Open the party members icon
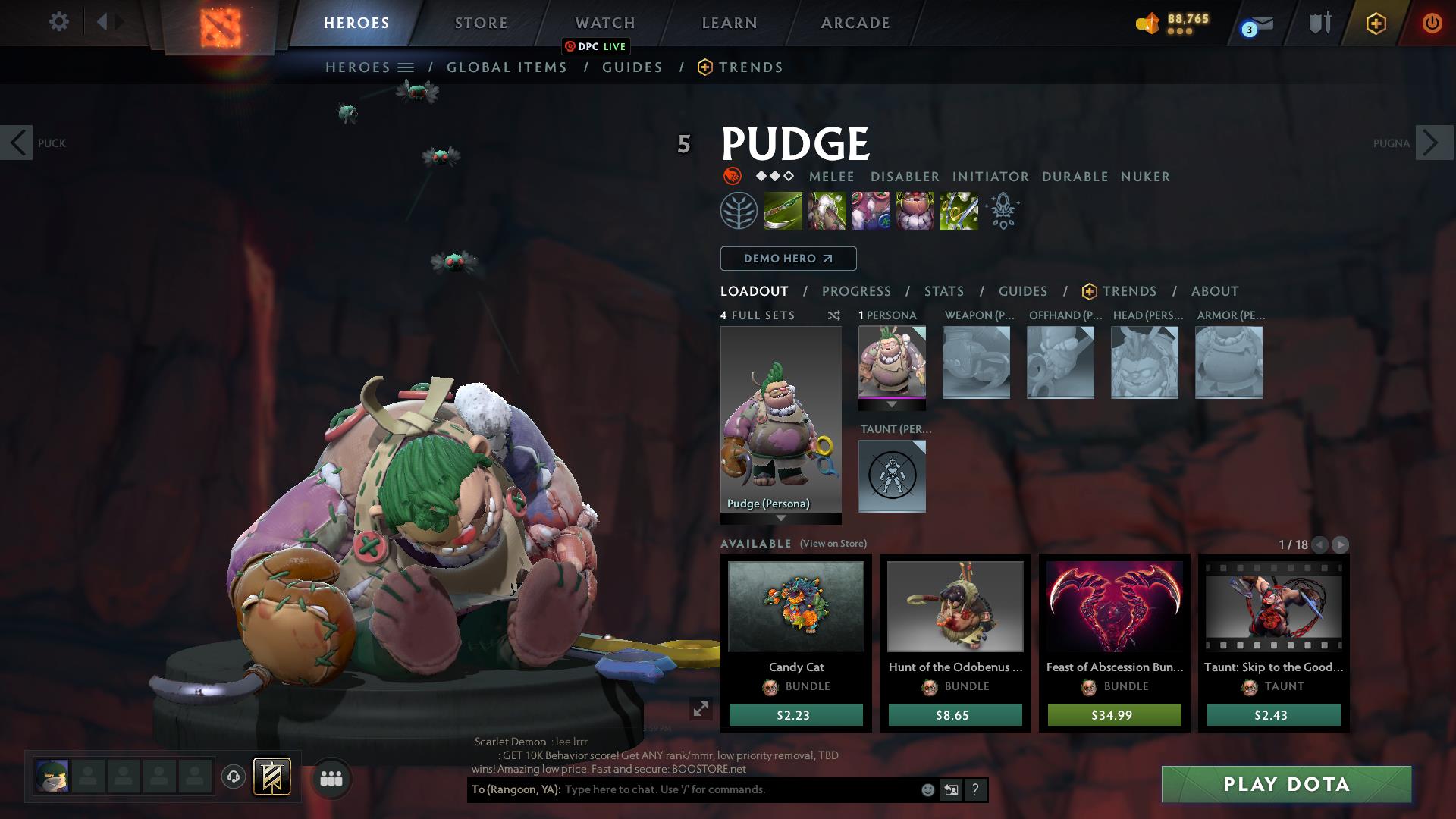The height and width of the screenshot is (819, 1456). (x=331, y=777)
